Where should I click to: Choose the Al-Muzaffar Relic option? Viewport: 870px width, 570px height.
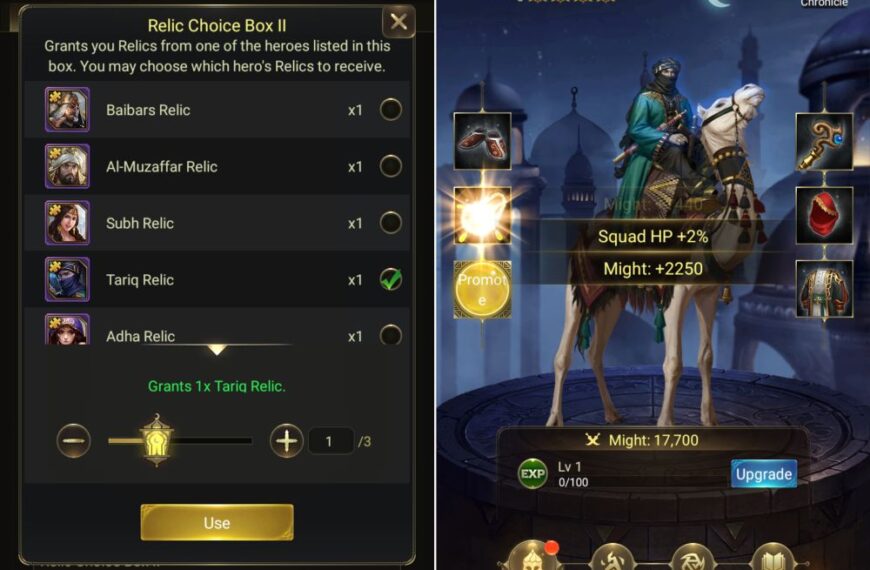[391, 166]
